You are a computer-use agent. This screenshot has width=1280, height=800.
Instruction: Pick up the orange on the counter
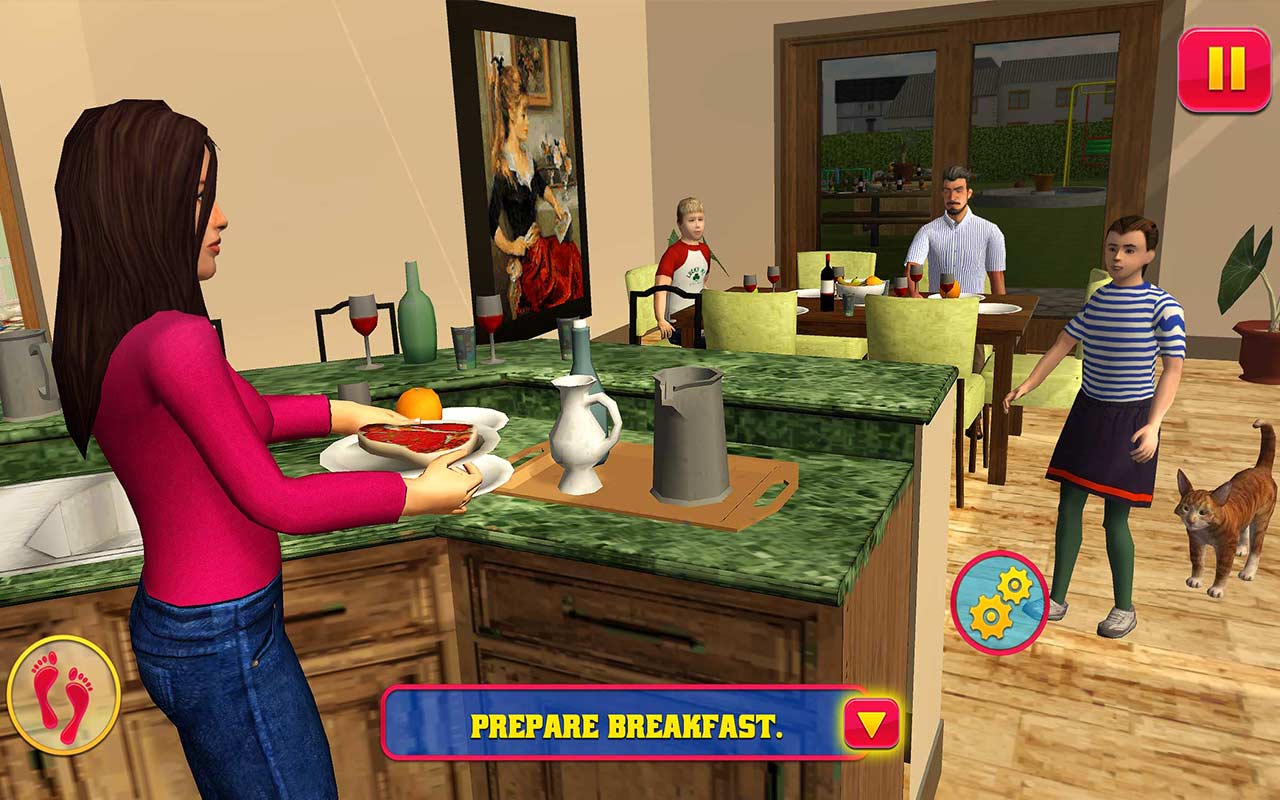420,405
